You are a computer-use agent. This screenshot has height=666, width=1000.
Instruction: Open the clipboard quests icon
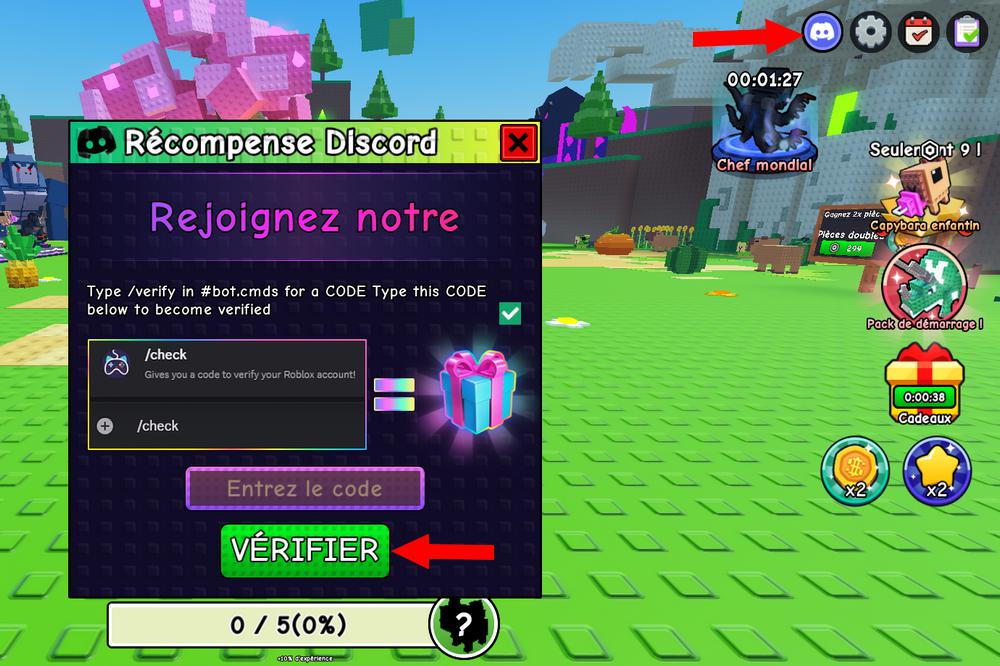tap(967, 33)
